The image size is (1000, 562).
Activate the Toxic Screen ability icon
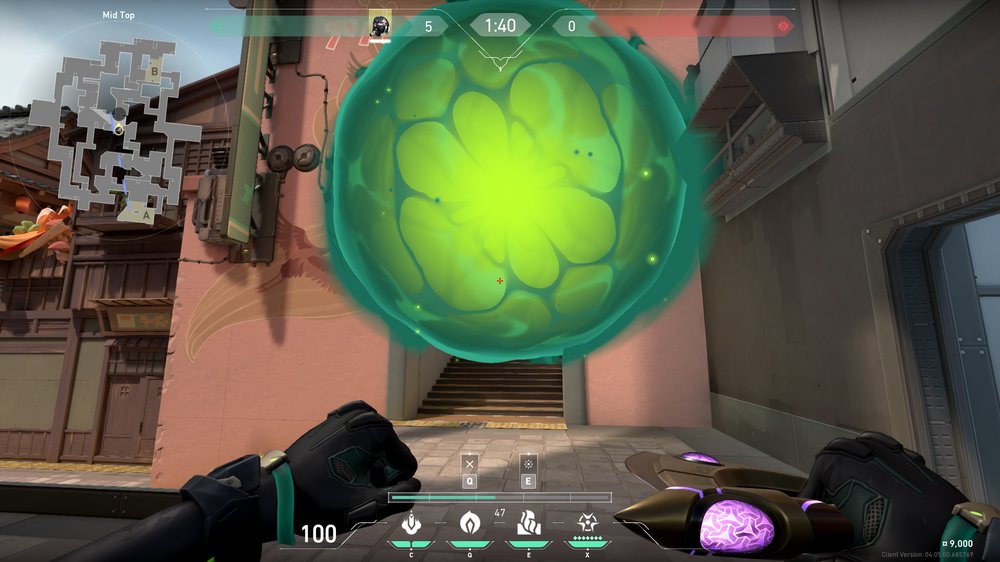[x=527, y=523]
